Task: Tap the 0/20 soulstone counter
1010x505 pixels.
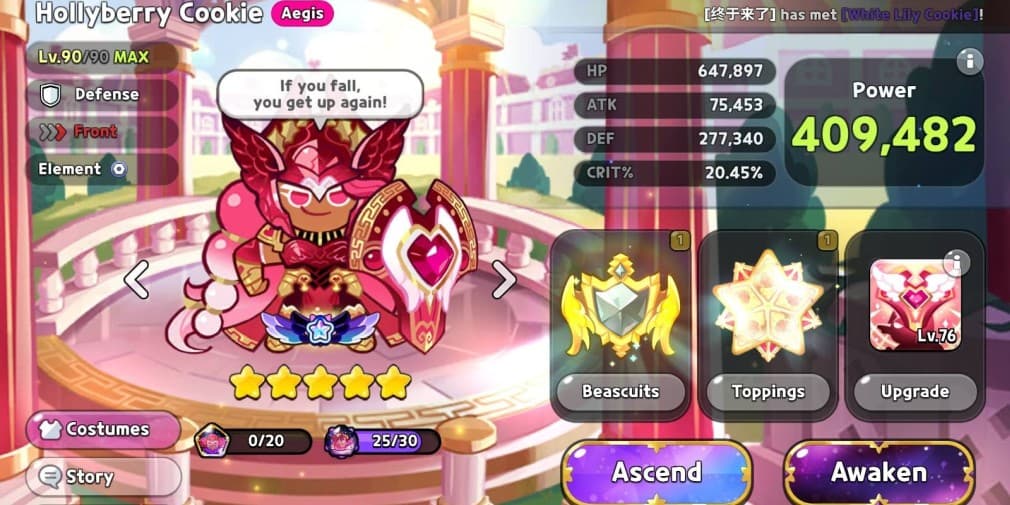Action: [x=255, y=441]
